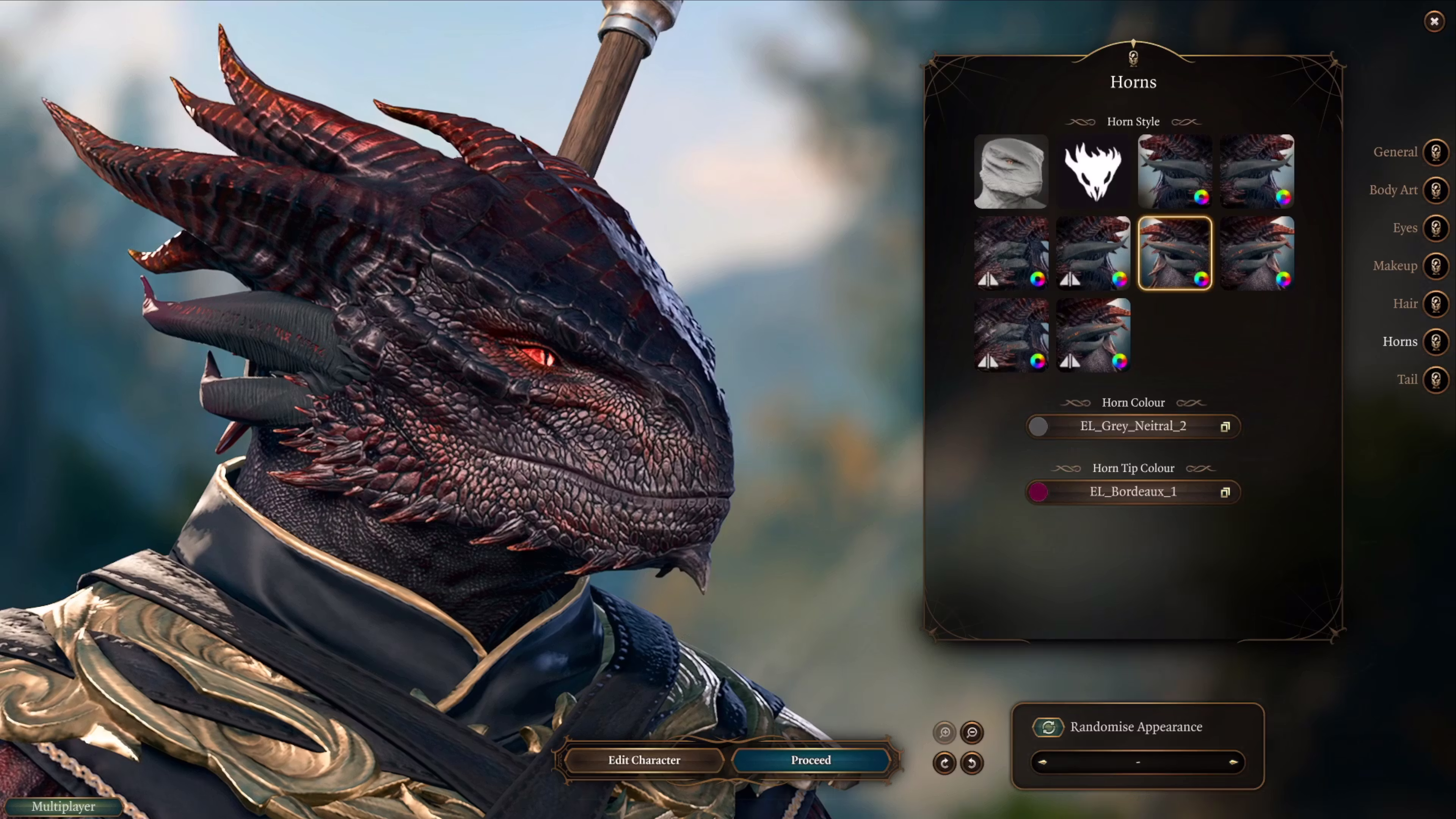Viewport: 1456px width, 819px height.
Task: Pick the highlighted gold-bordered horn style
Action: coord(1175,253)
